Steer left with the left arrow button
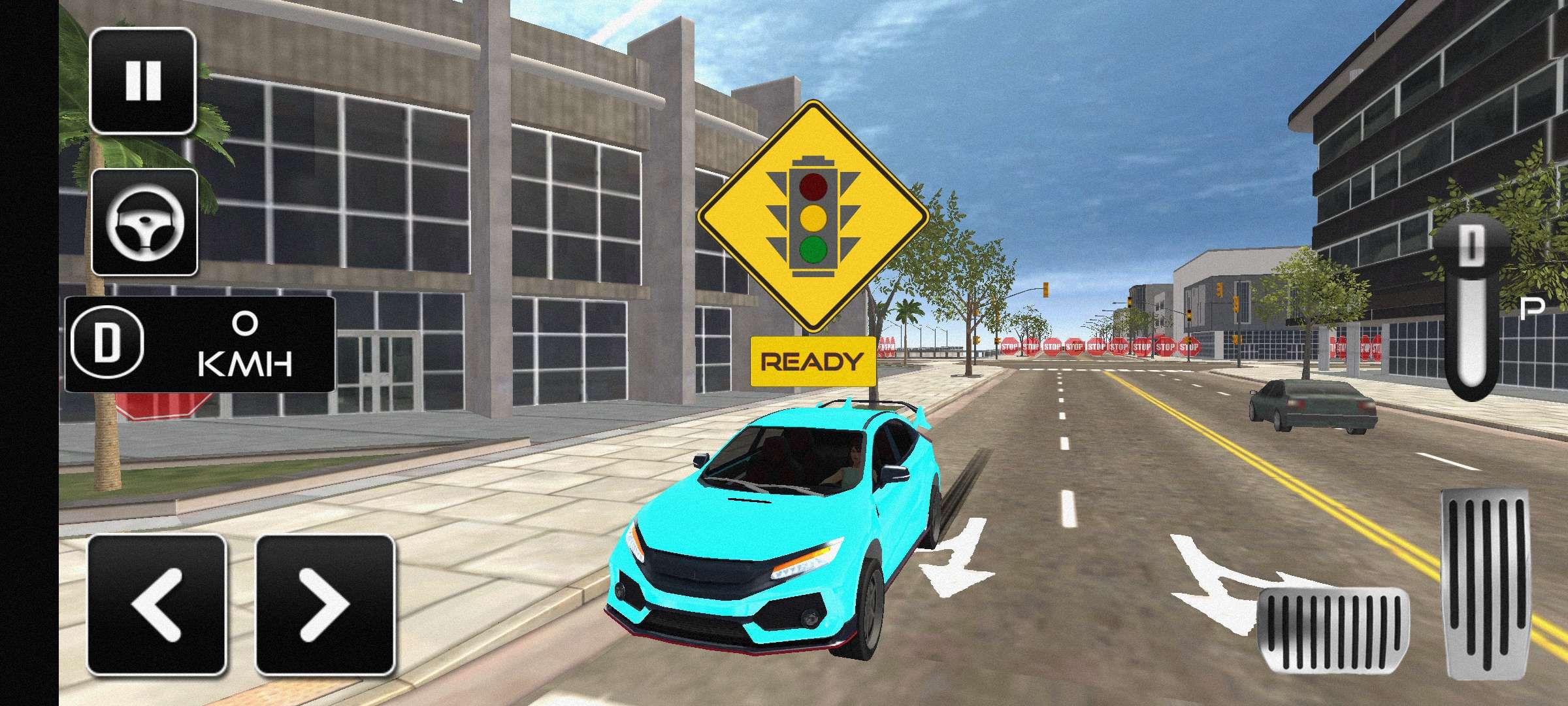Screen dimensions: 1568x706 coord(157,605)
